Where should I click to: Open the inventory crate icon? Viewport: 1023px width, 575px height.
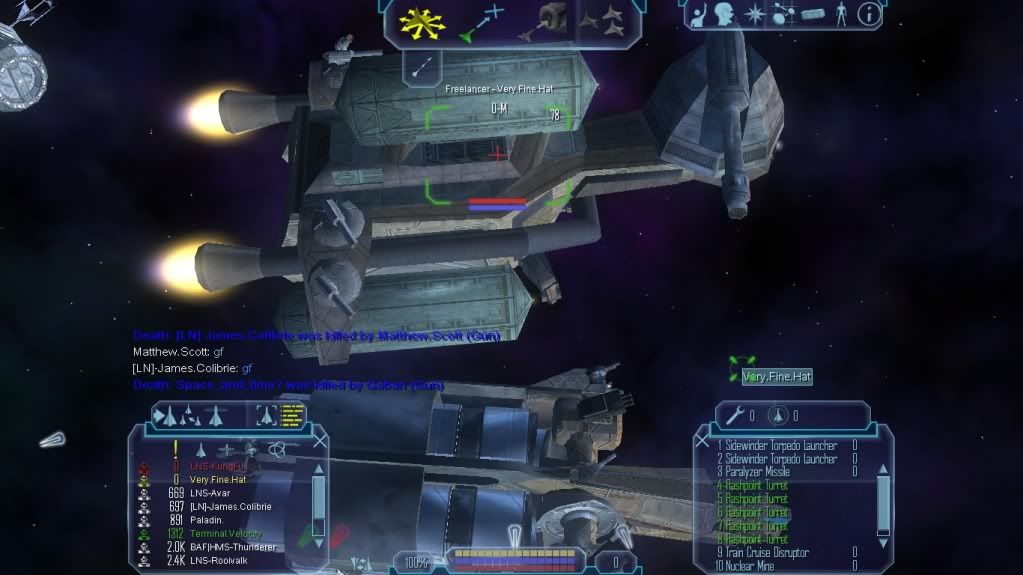click(x=811, y=15)
